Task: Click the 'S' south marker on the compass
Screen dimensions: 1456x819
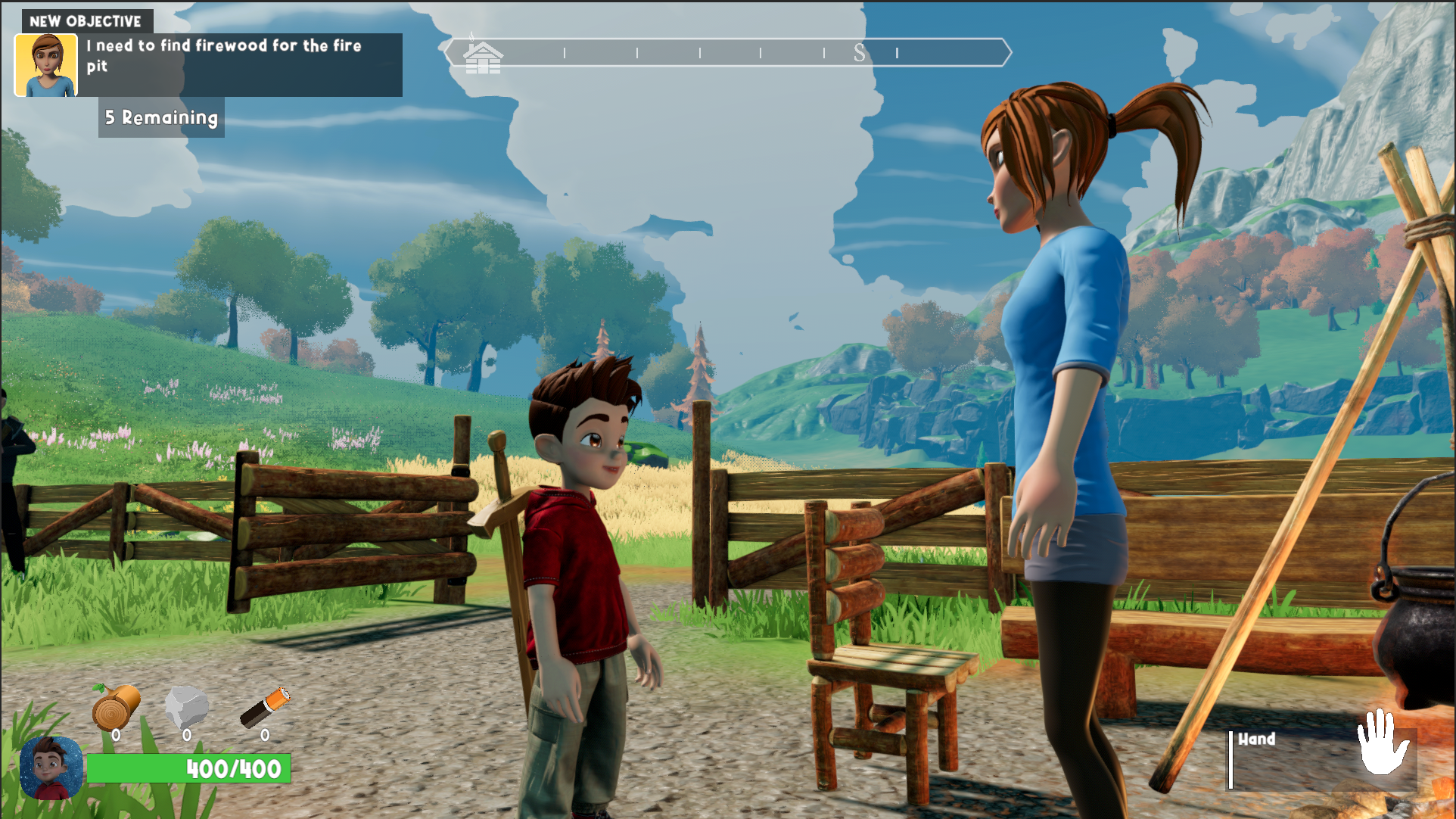Action: (x=860, y=54)
